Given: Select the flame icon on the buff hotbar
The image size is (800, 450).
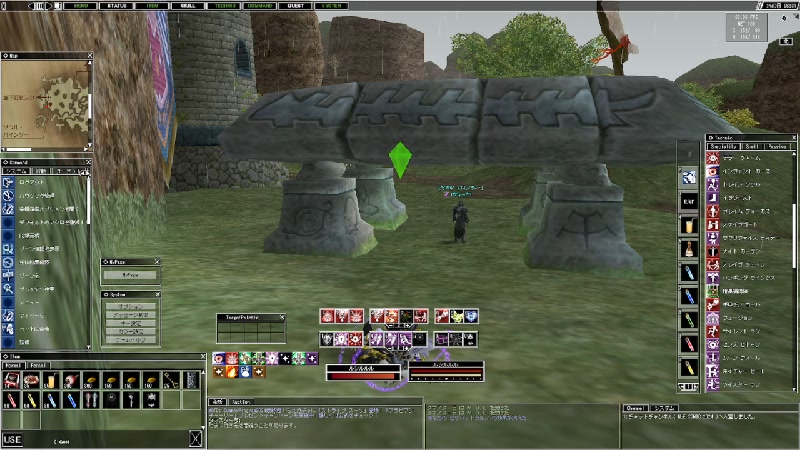Looking at the screenshot, I should pos(232,371).
